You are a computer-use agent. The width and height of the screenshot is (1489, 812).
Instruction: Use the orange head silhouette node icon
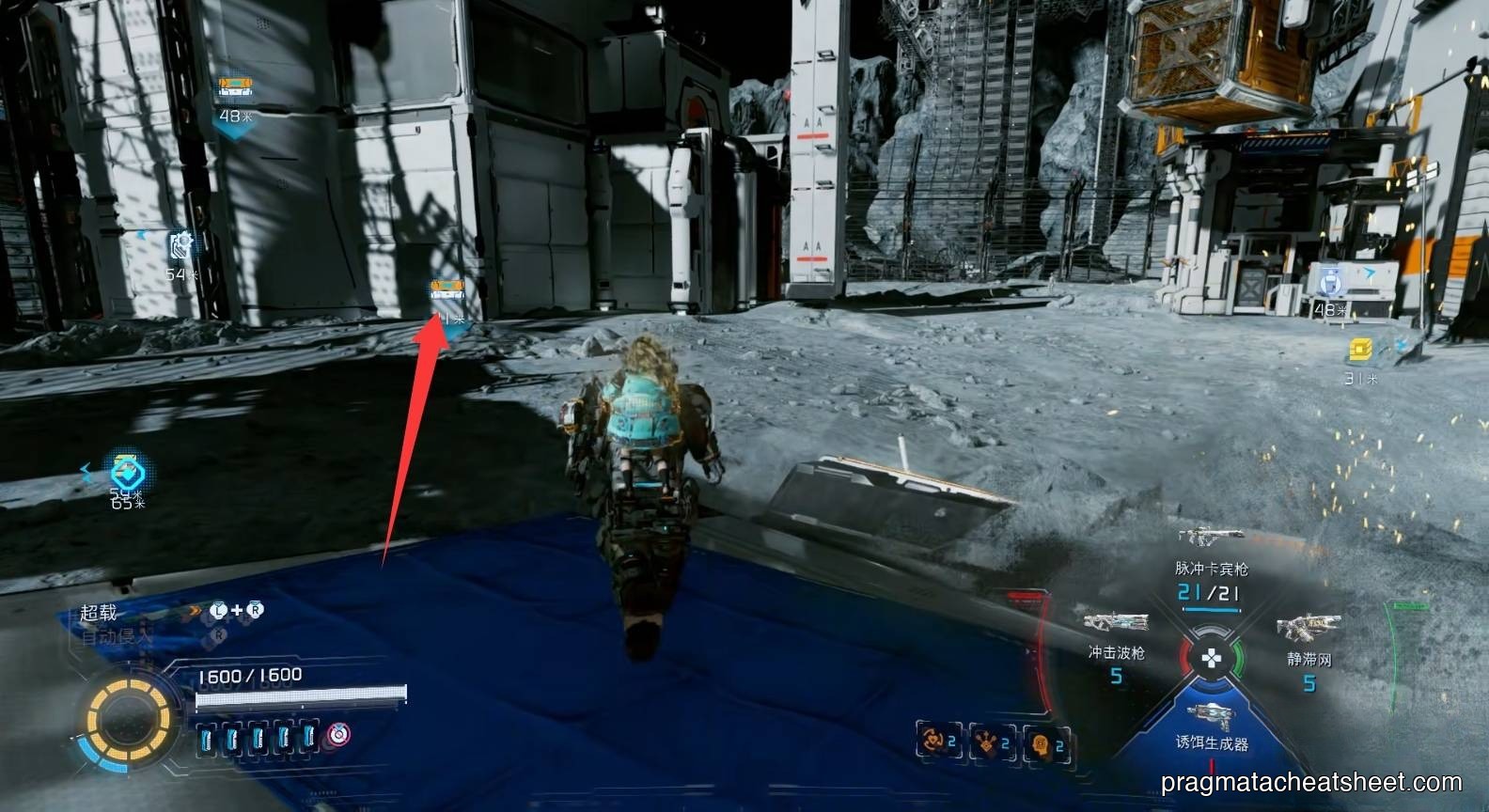pyautogui.click(x=1041, y=742)
